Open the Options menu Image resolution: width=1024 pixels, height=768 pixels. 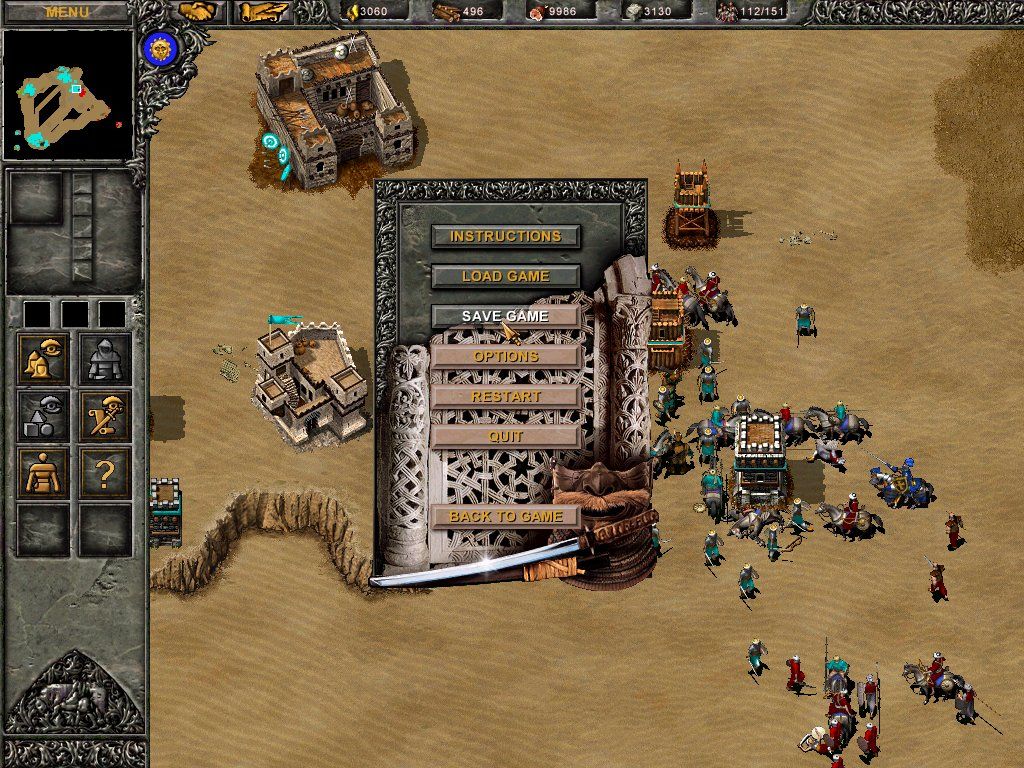(505, 356)
